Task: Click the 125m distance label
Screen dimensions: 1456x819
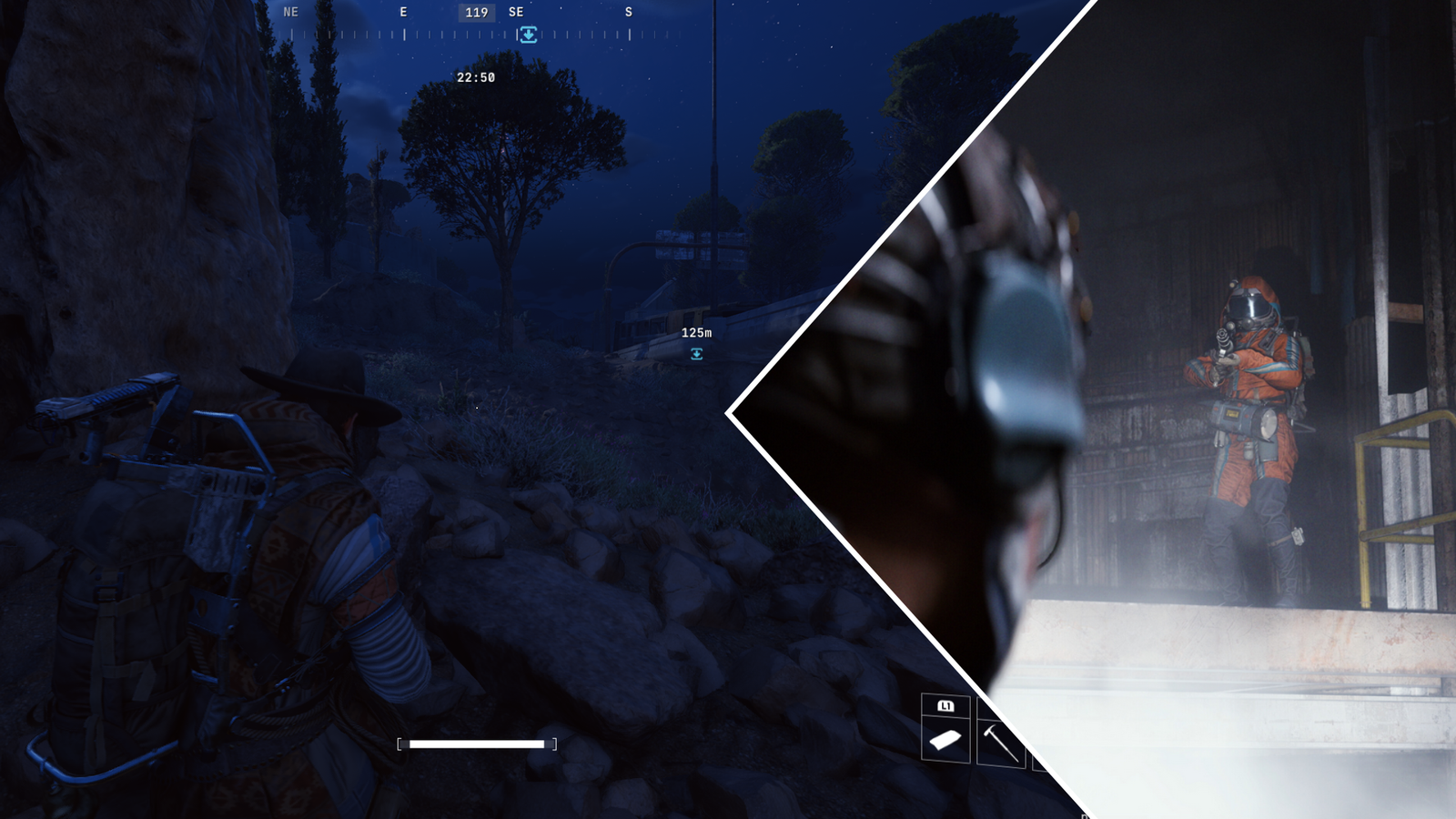Action: (x=695, y=333)
